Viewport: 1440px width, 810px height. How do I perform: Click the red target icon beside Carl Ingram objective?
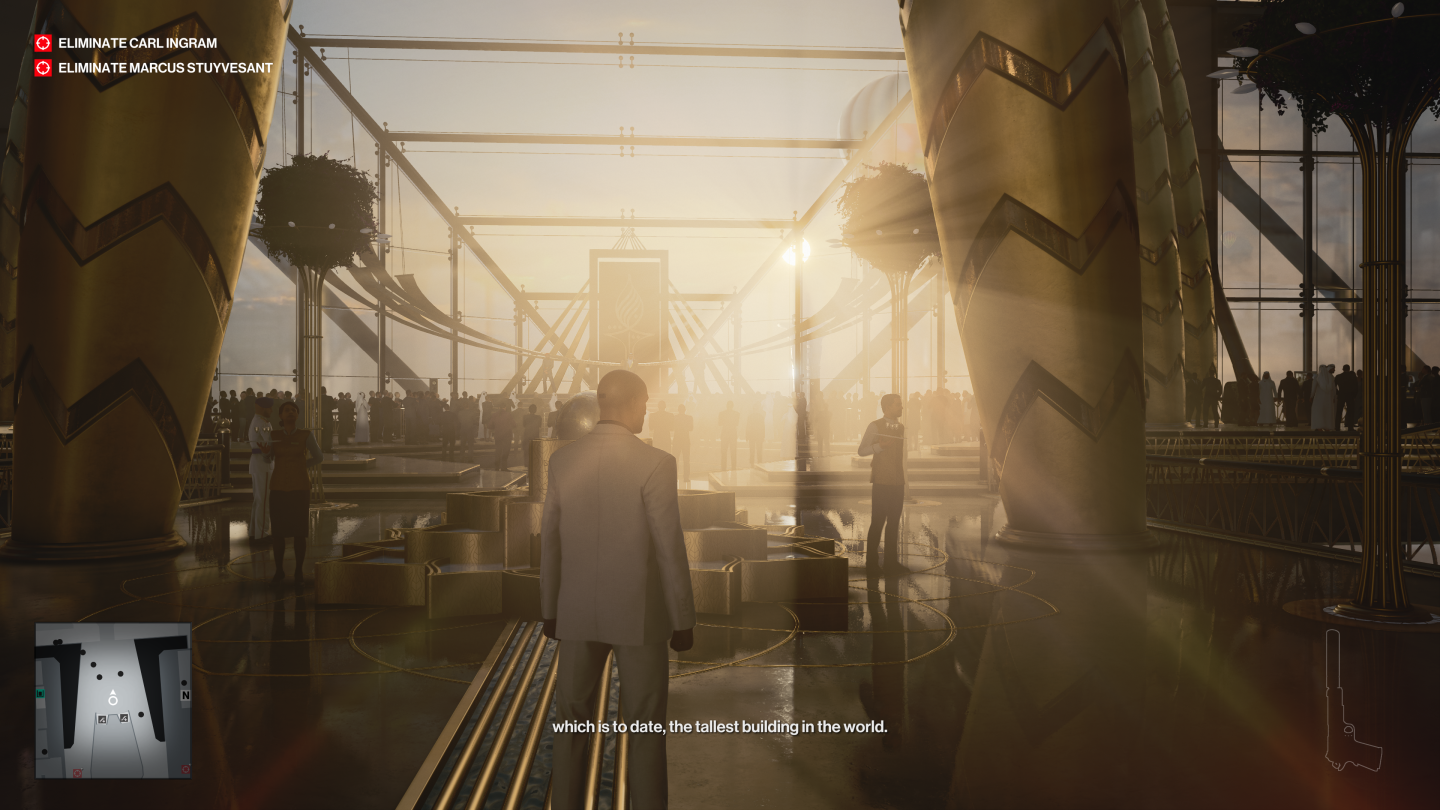coord(42,43)
